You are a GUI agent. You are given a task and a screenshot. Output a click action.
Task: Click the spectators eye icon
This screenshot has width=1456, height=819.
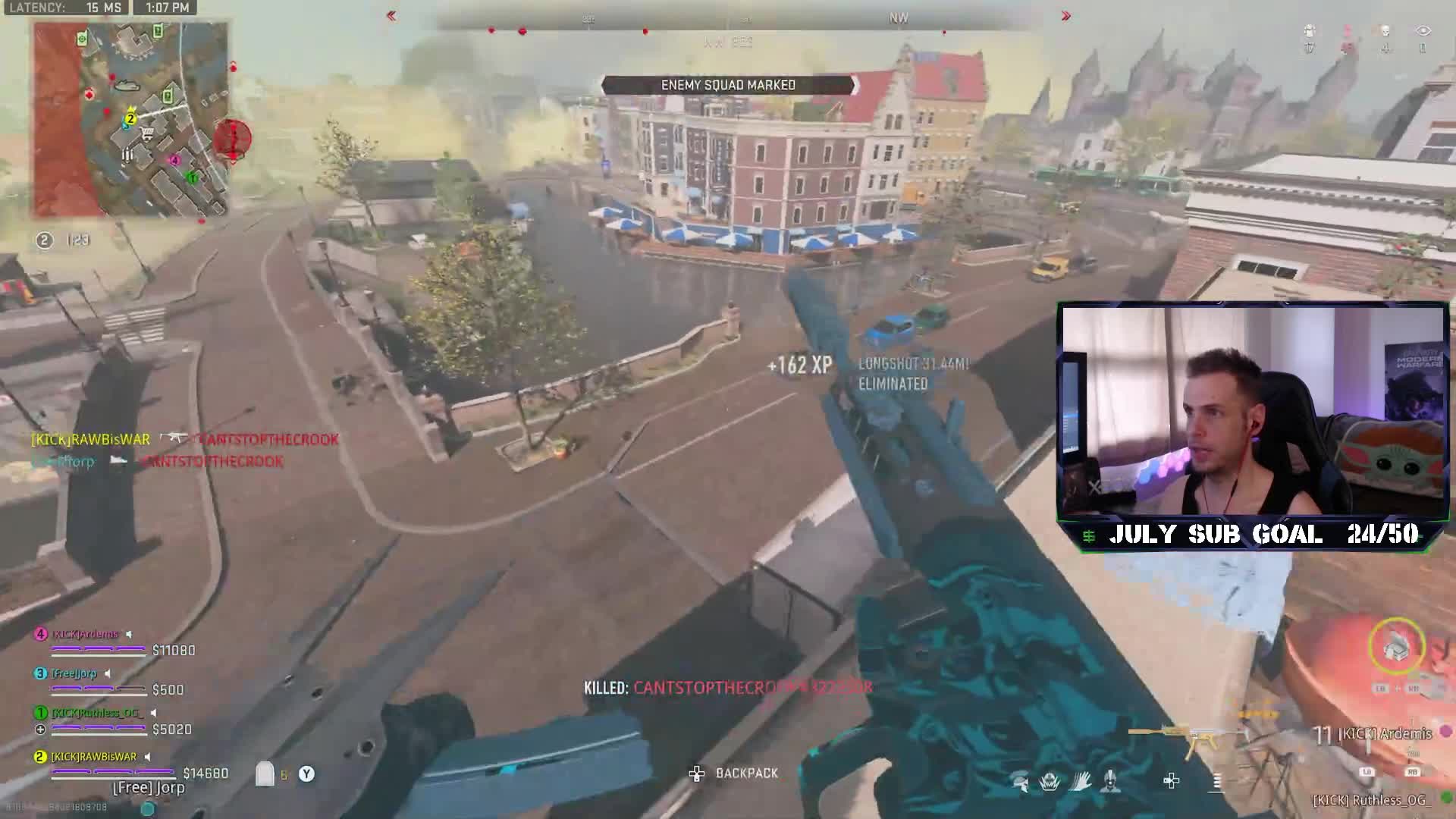click(1423, 31)
